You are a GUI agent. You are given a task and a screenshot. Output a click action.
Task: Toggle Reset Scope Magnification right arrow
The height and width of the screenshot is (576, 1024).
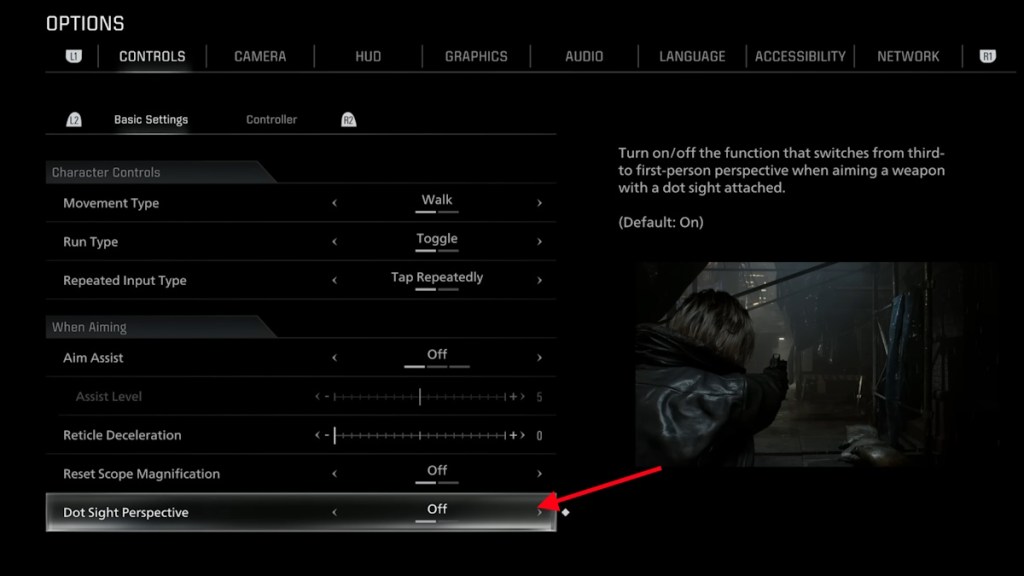[539, 474]
